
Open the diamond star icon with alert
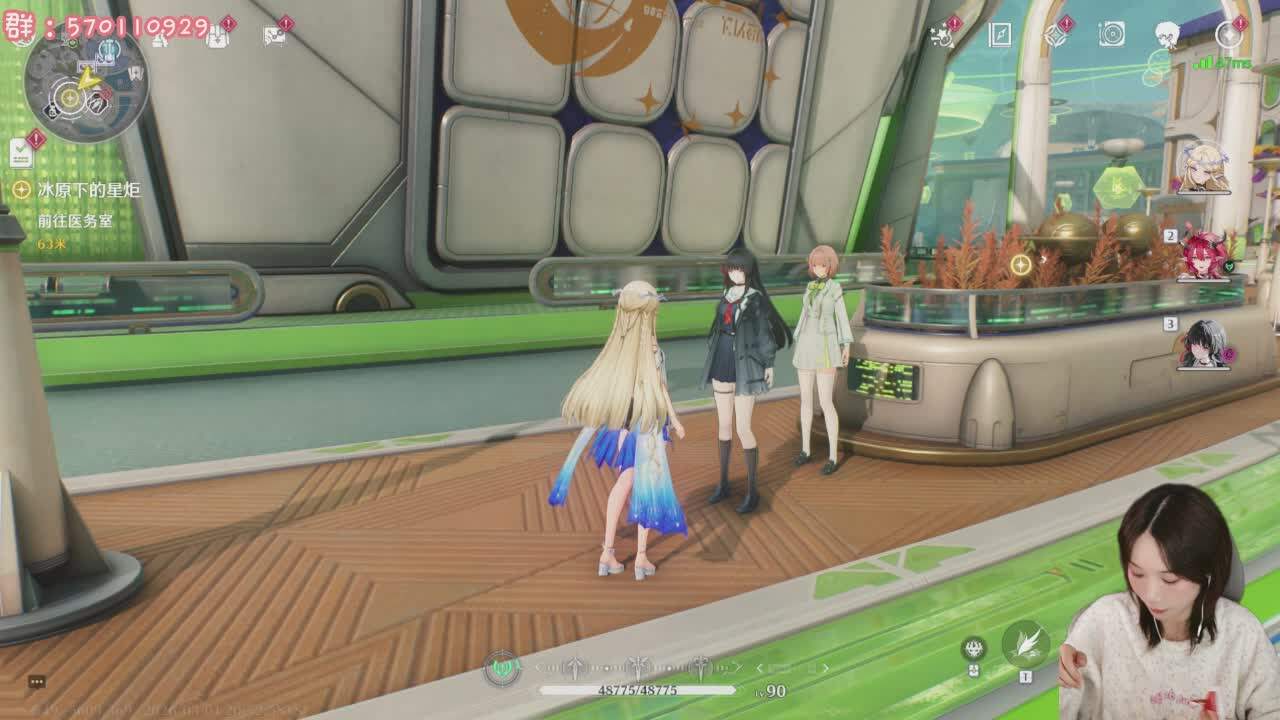[1055, 35]
